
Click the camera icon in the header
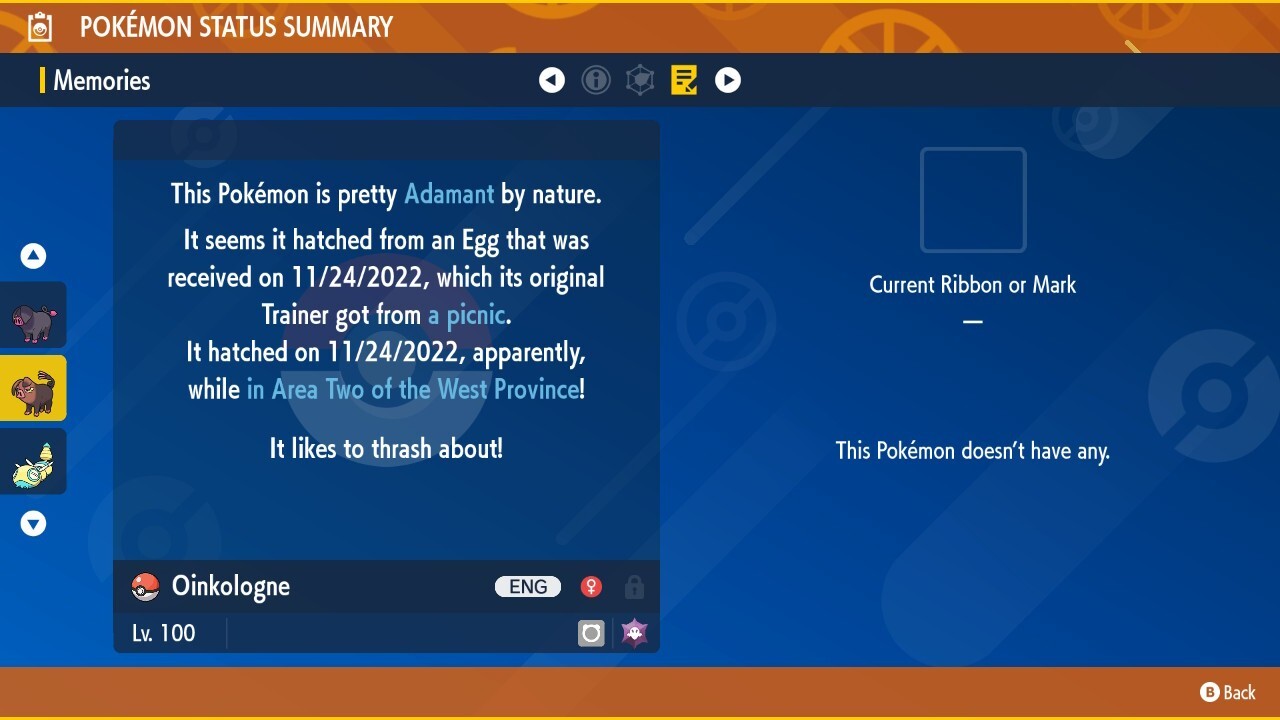tap(40, 26)
